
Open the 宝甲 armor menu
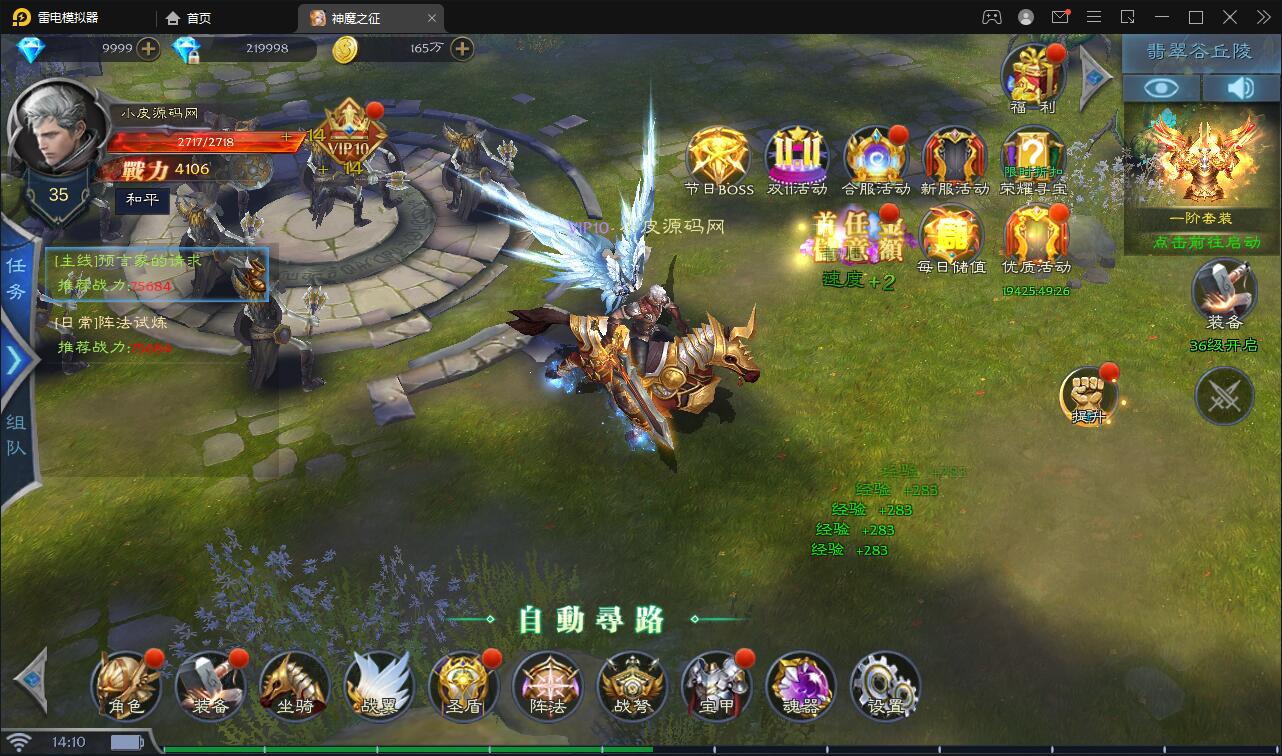click(716, 686)
